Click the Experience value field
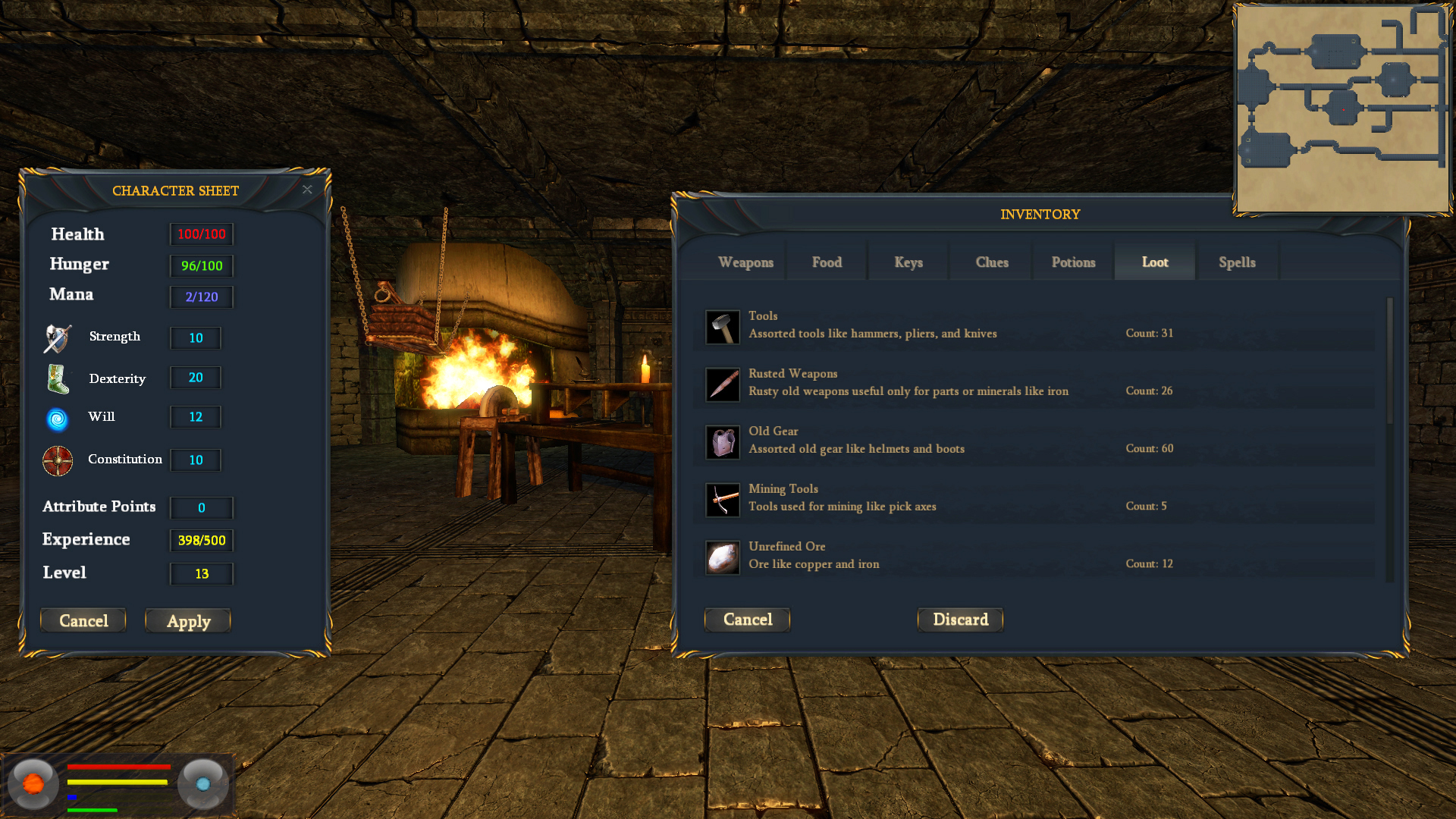The image size is (1456, 819). (201, 541)
